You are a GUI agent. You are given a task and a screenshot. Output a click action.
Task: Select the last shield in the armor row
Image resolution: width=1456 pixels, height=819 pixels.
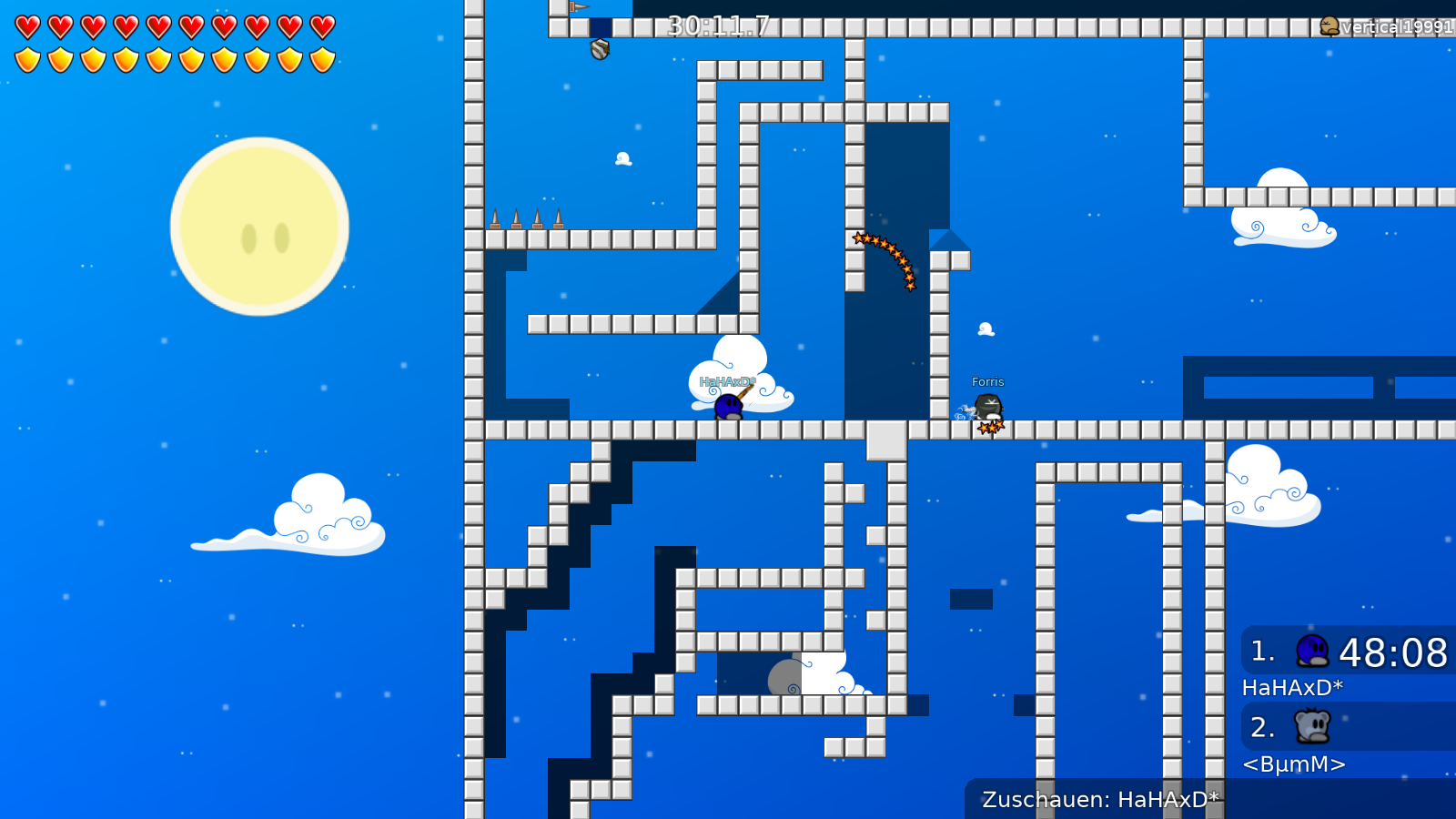pos(320,56)
